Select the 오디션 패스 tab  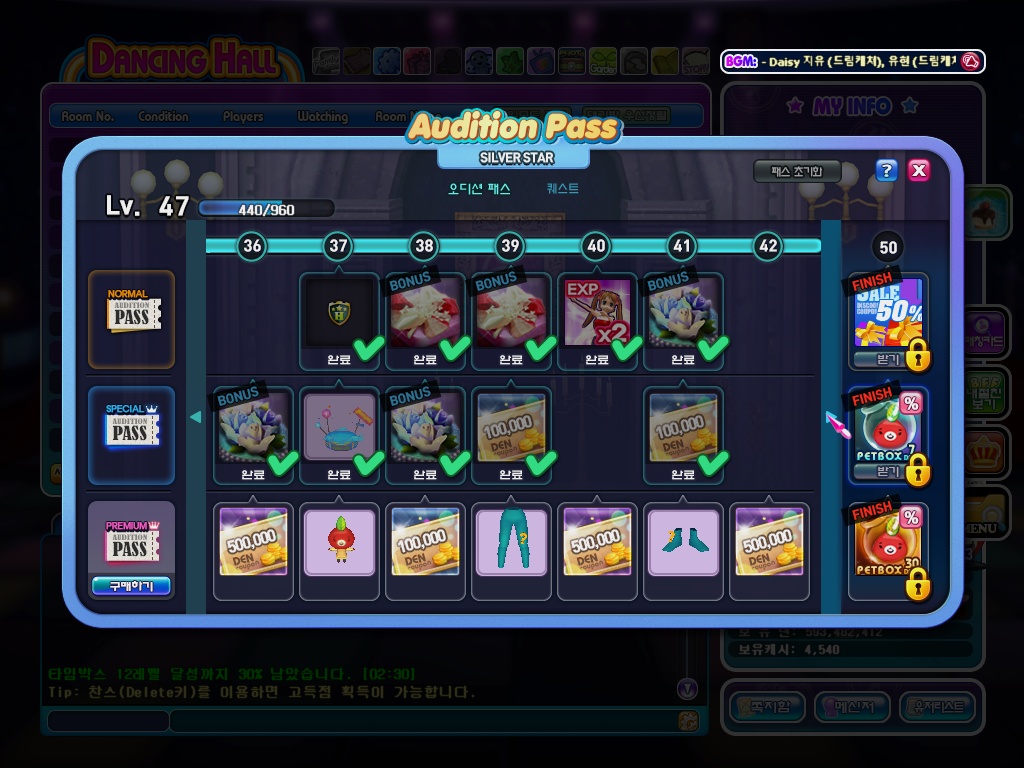[x=479, y=188]
